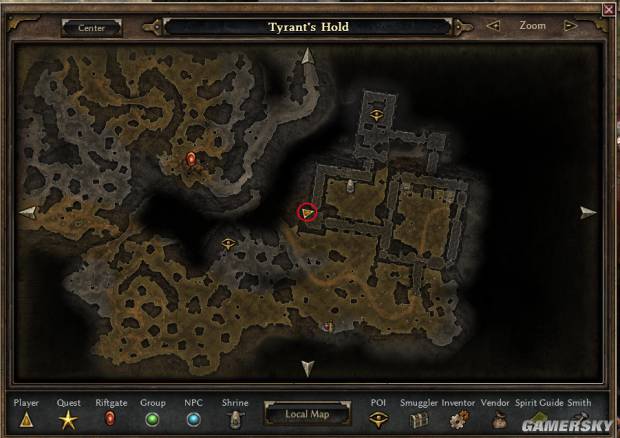Image resolution: width=620 pixels, height=438 pixels.
Task: Pan the map with the down arrow
Action: (307, 368)
